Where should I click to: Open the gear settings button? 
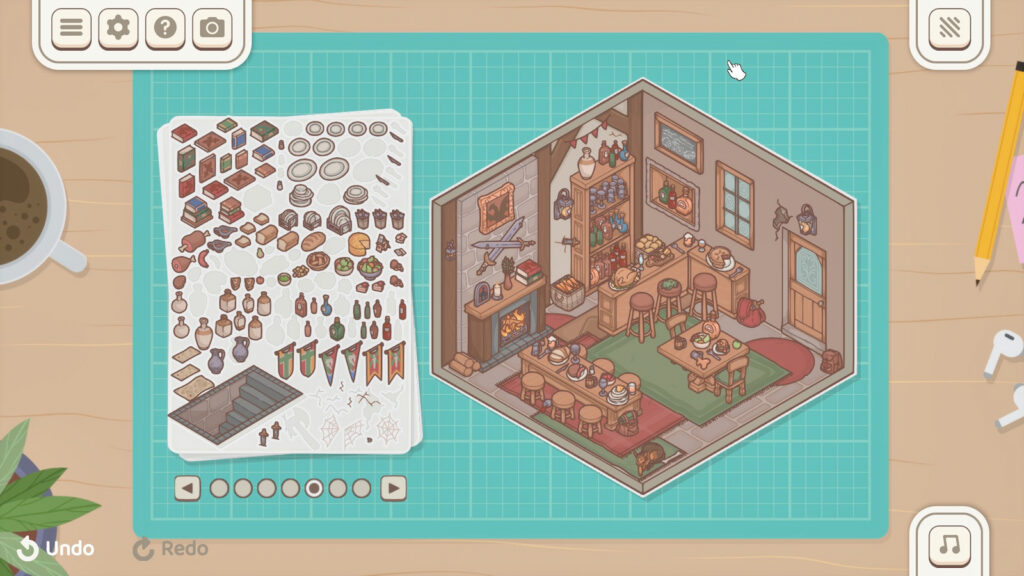[x=118, y=28]
